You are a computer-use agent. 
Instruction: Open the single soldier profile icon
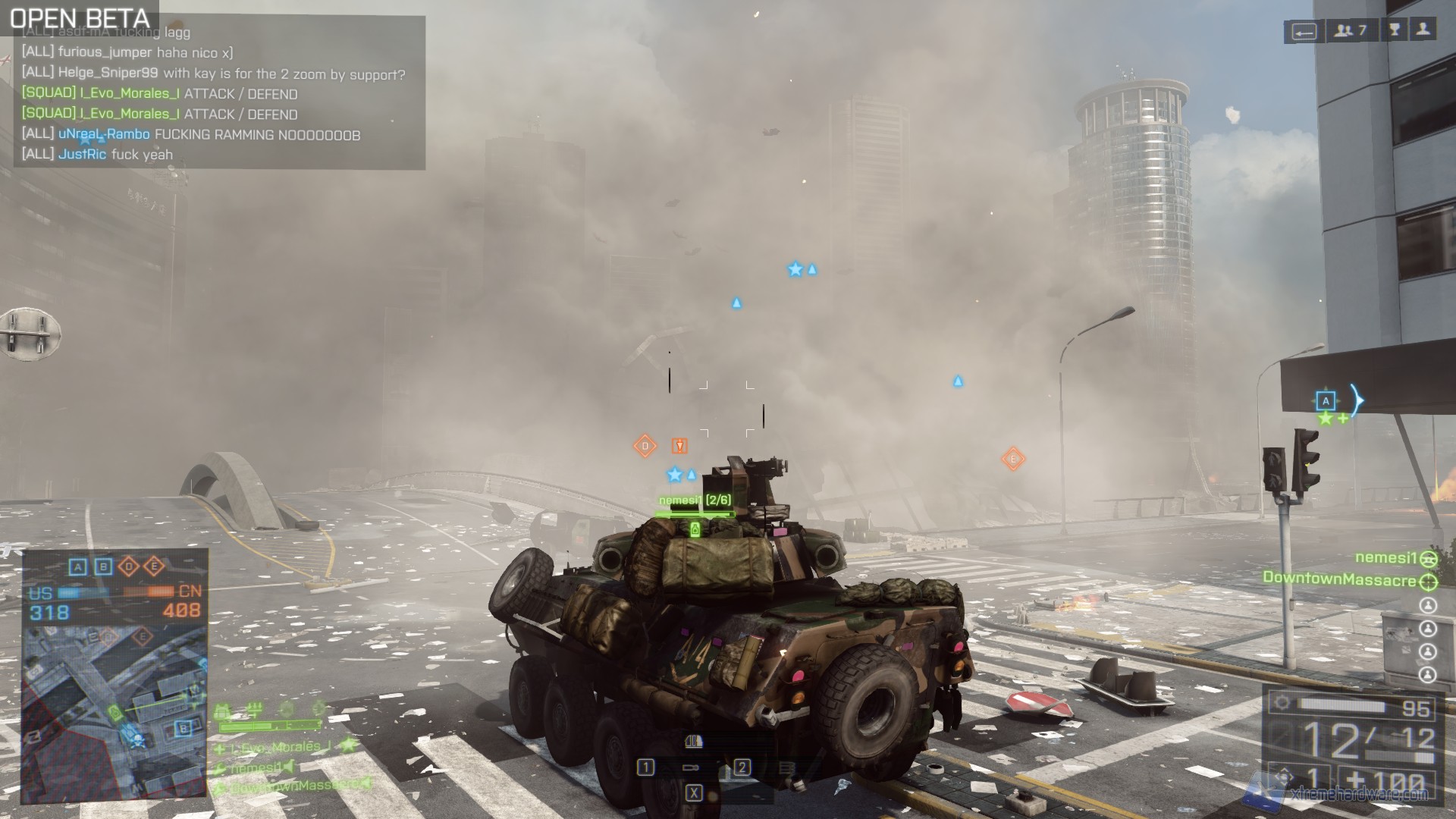(x=1423, y=30)
